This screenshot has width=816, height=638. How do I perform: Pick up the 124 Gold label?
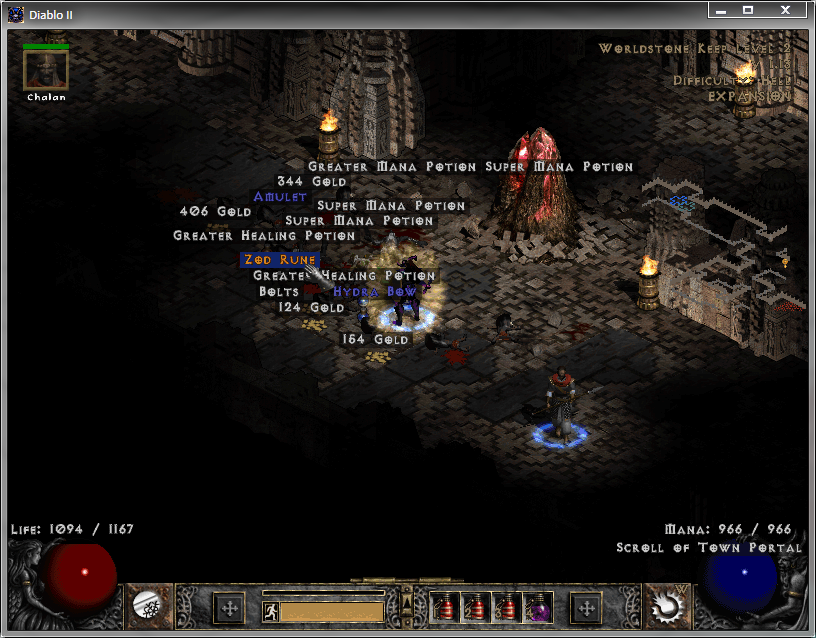tap(311, 307)
